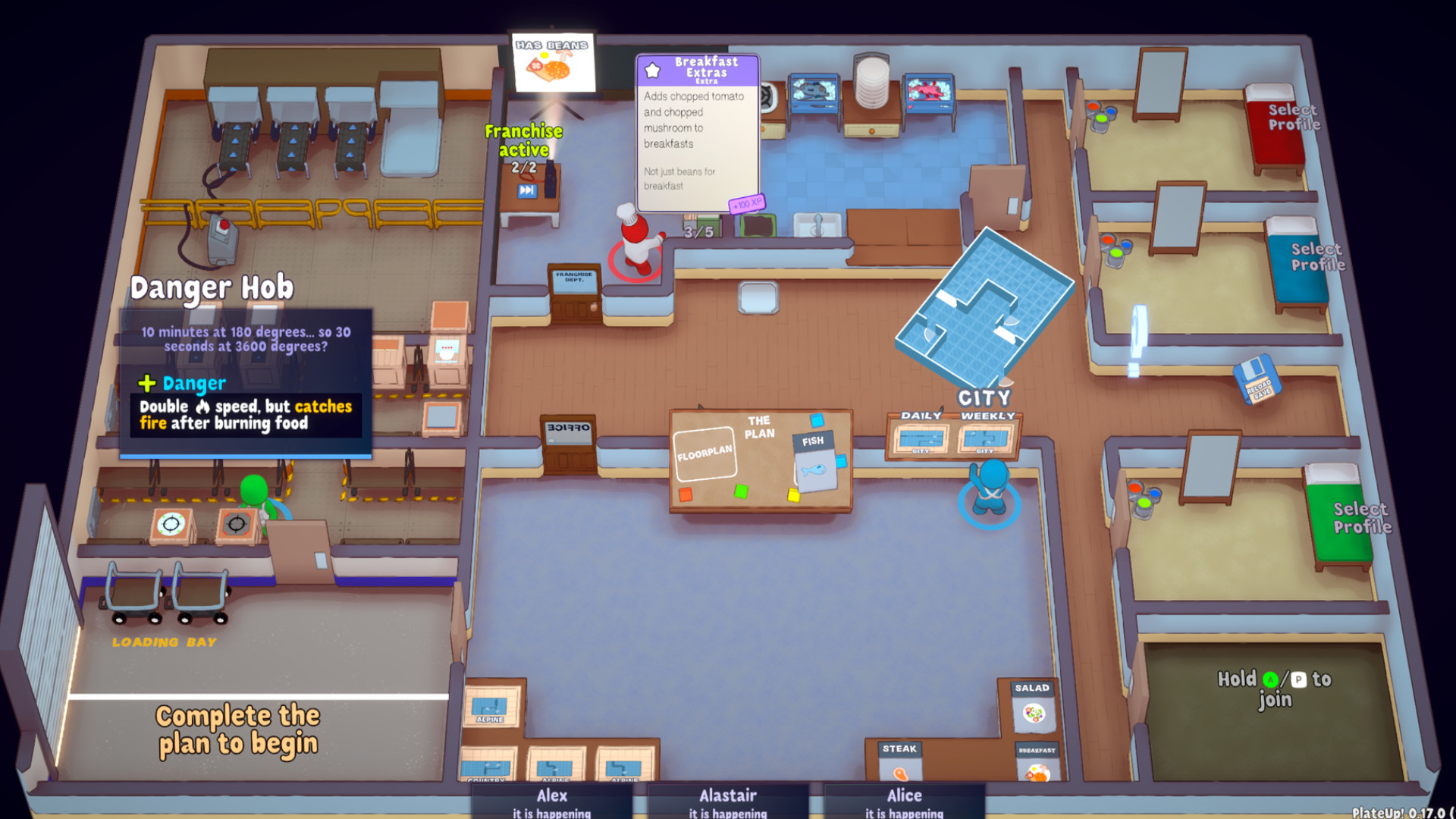The width and height of the screenshot is (1456, 819).
Task: Select Alice's player name panel
Action: coord(904,802)
